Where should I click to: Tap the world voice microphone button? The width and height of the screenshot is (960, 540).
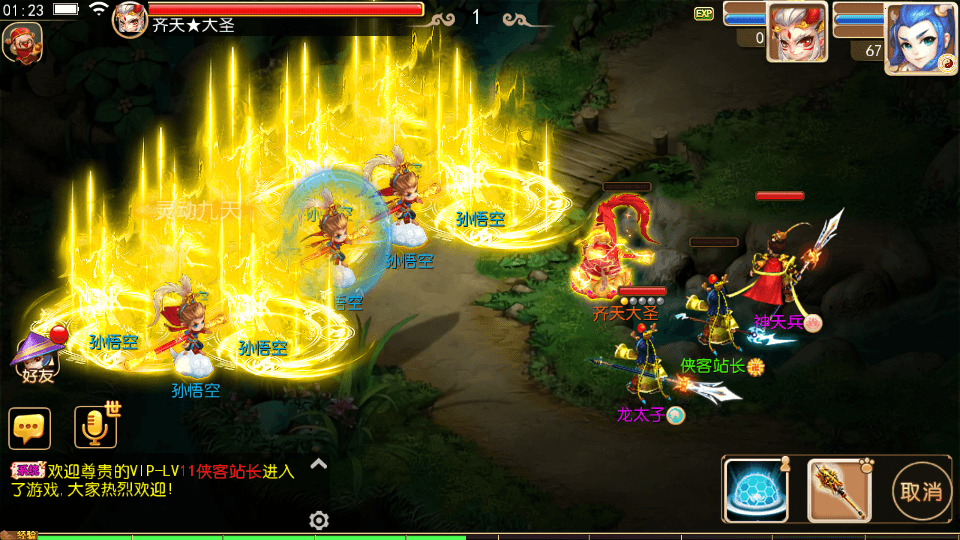[x=96, y=427]
